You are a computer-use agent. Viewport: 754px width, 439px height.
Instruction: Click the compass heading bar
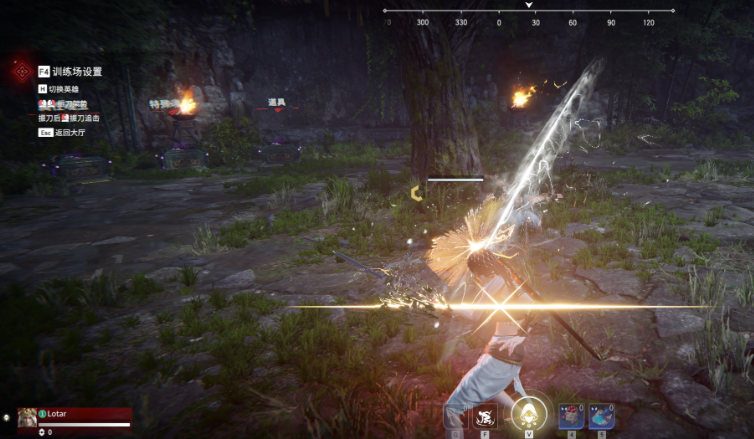pos(529,12)
